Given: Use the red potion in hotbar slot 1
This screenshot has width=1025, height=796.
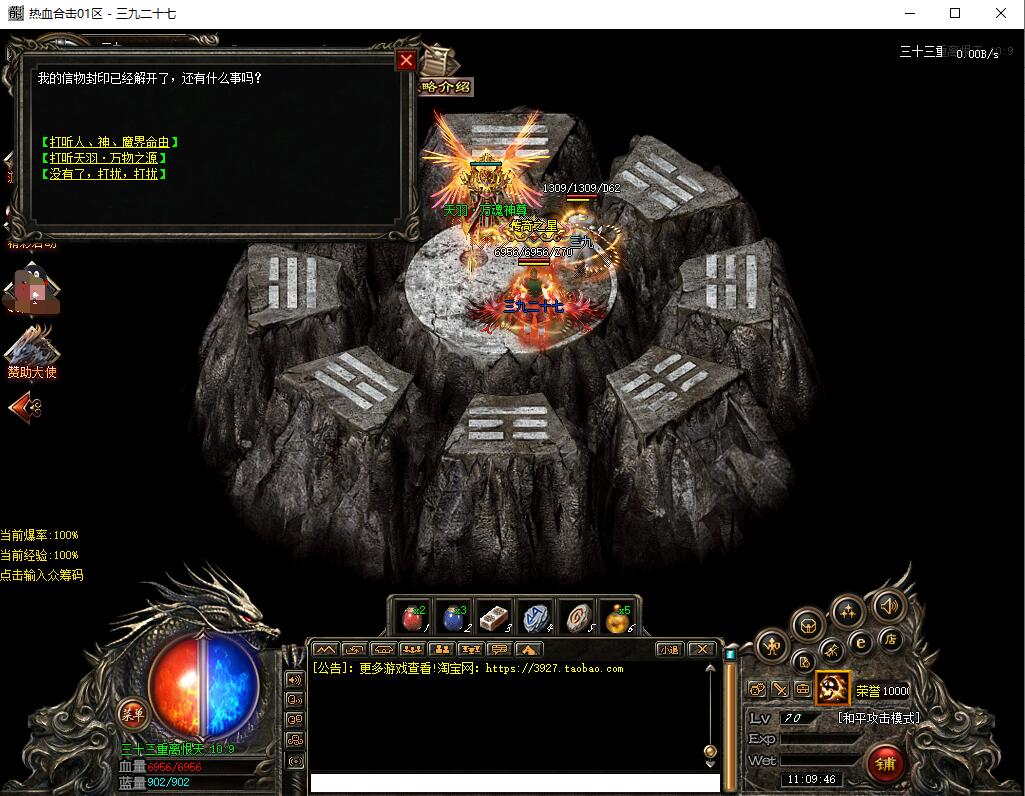Looking at the screenshot, I should tap(412, 617).
